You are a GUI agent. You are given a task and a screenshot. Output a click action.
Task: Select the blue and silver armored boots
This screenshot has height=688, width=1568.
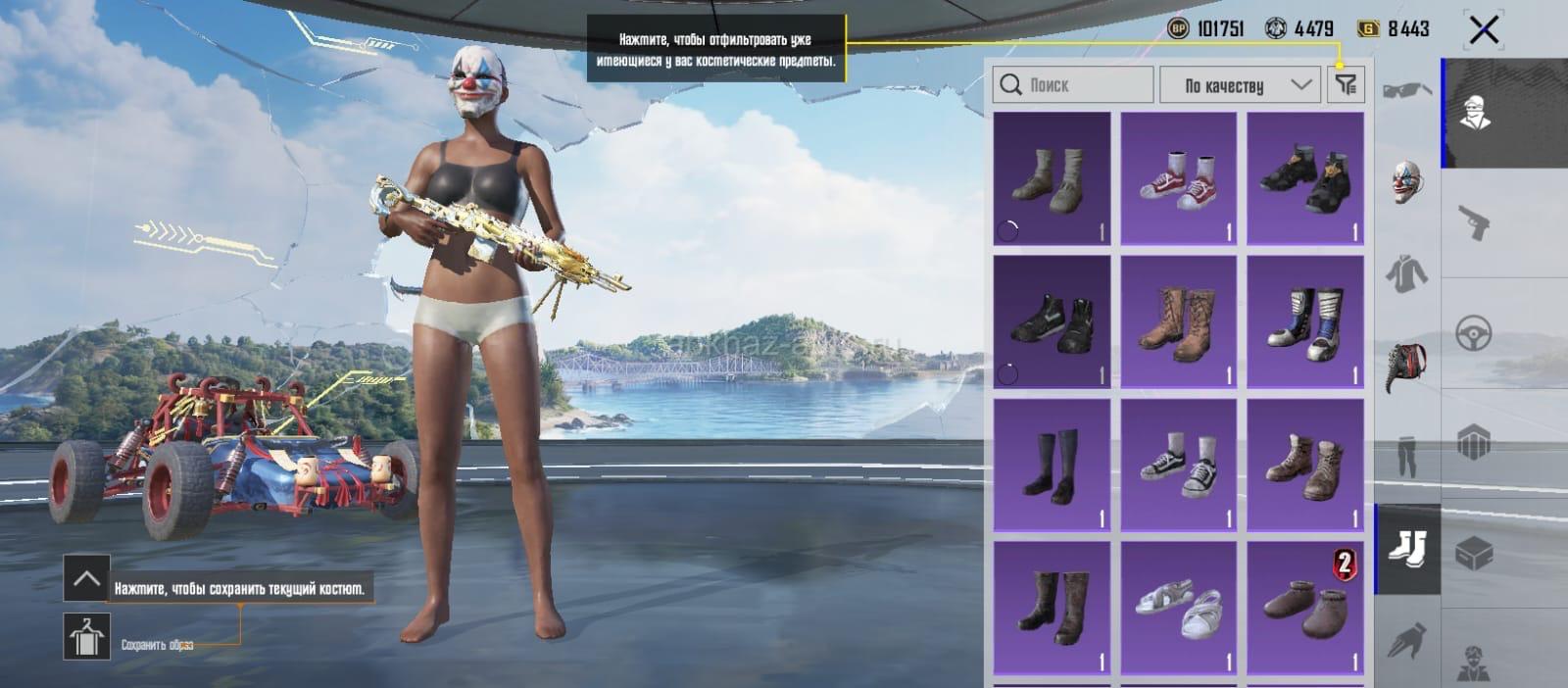point(1305,321)
